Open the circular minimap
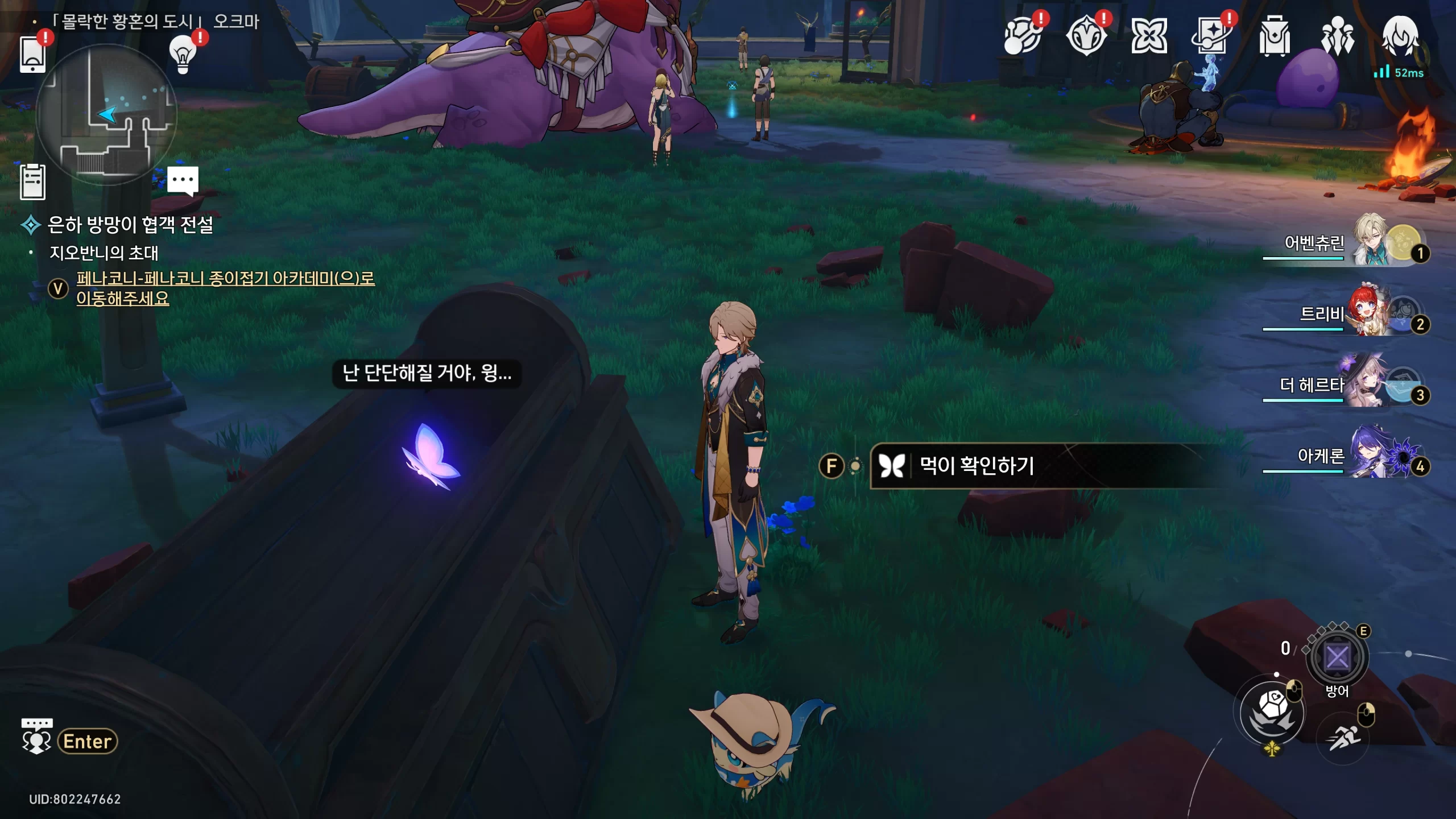Viewport: 1456px width, 819px height. pos(106,115)
